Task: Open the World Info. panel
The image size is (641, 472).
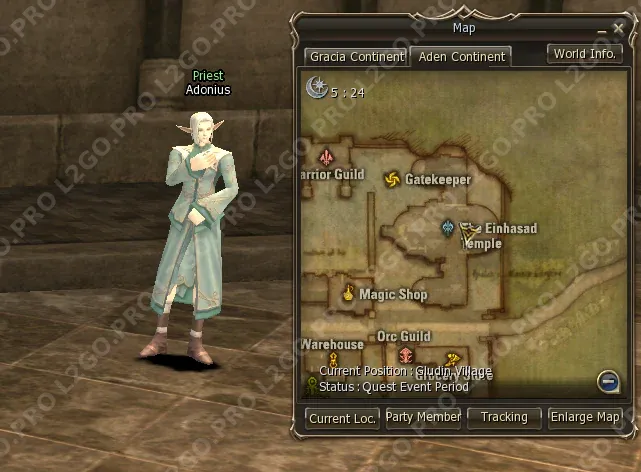Action: 585,54
